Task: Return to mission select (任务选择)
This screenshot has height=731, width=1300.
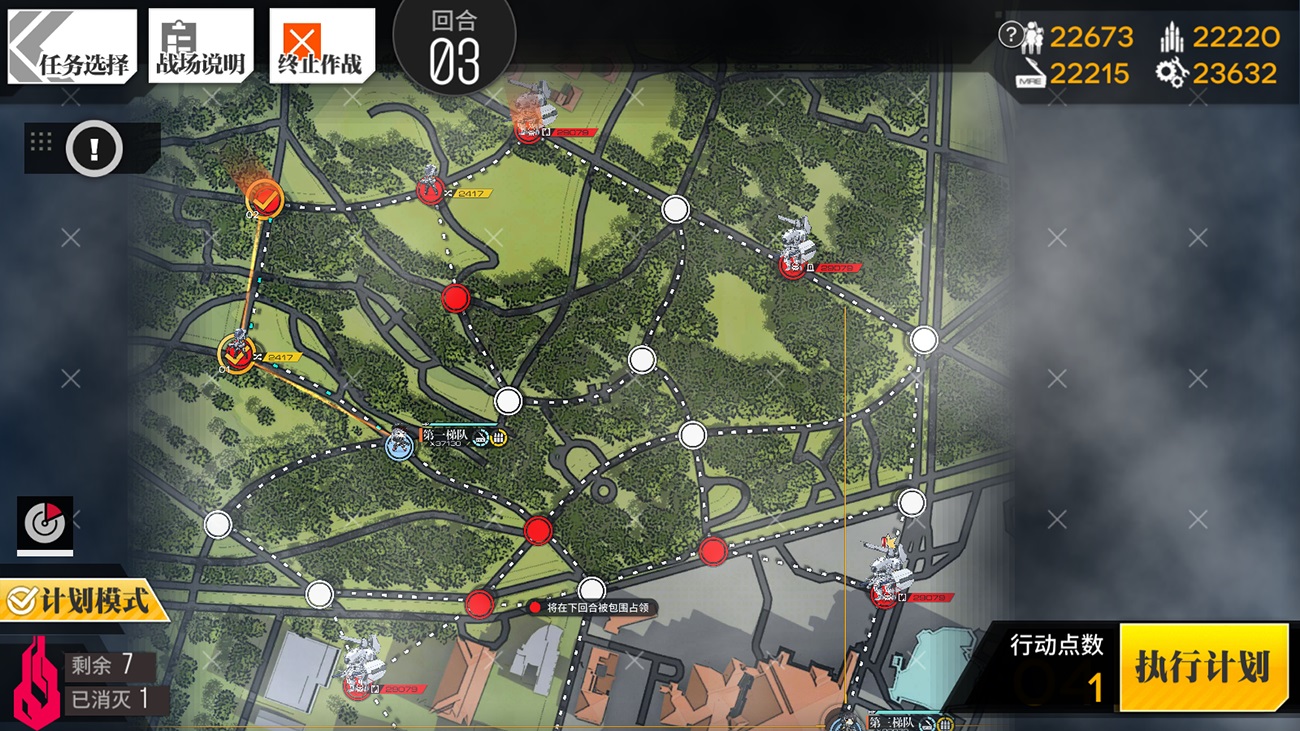Action: pyautogui.click(x=73, y=47)
